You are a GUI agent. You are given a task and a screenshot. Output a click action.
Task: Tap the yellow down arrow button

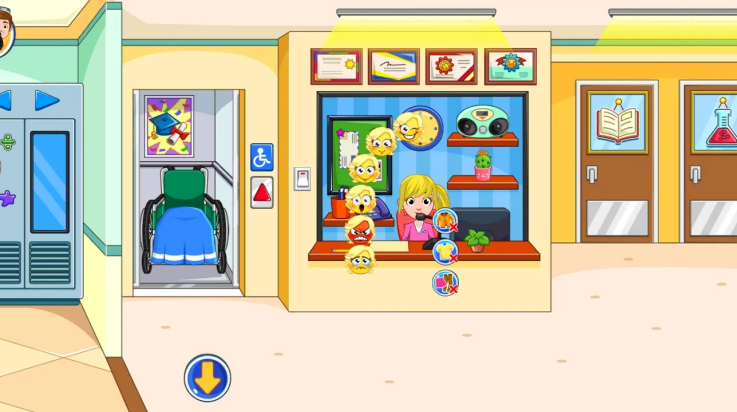coord(207,378)
